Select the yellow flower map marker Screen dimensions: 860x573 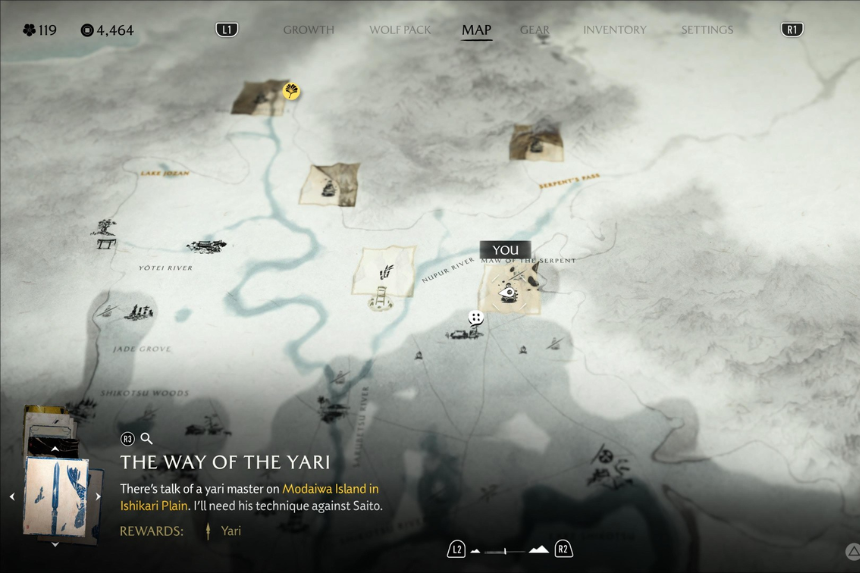click(x=291, y=91)
